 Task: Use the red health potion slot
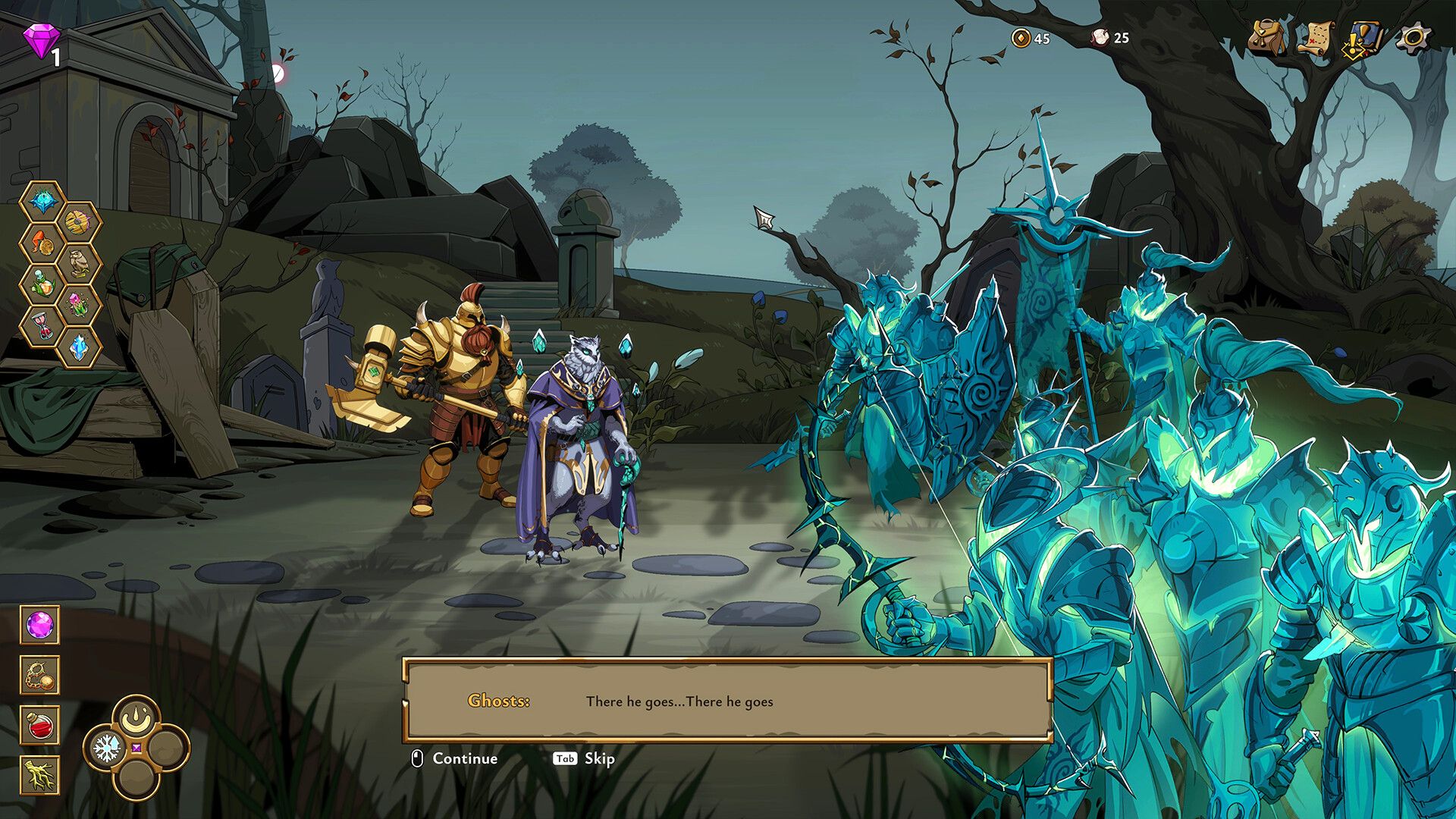(x=39, y=725)
